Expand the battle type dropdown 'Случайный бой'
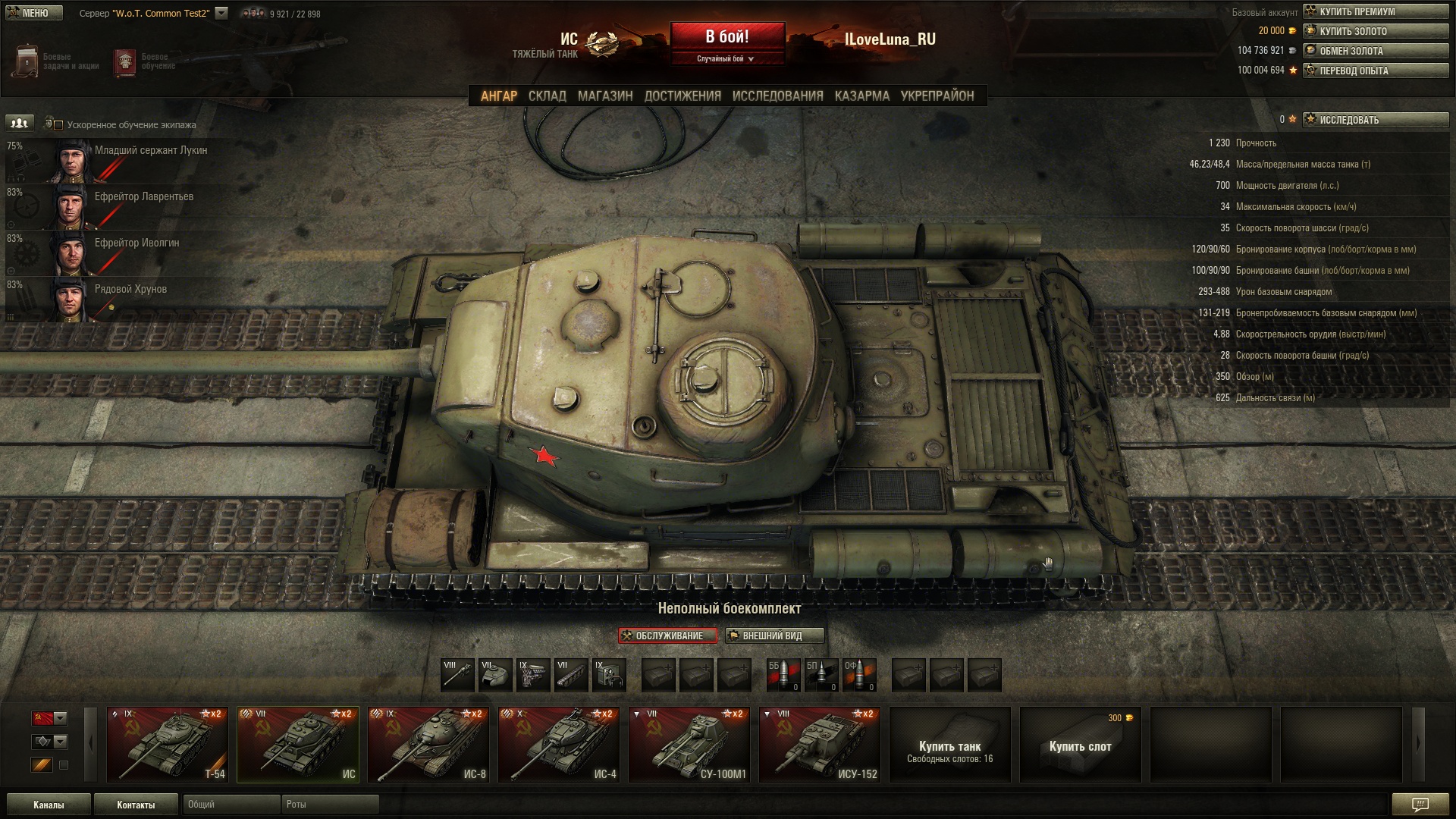Image resolution: width=1456 pixels, height=819 pixels. click(726, 58)
